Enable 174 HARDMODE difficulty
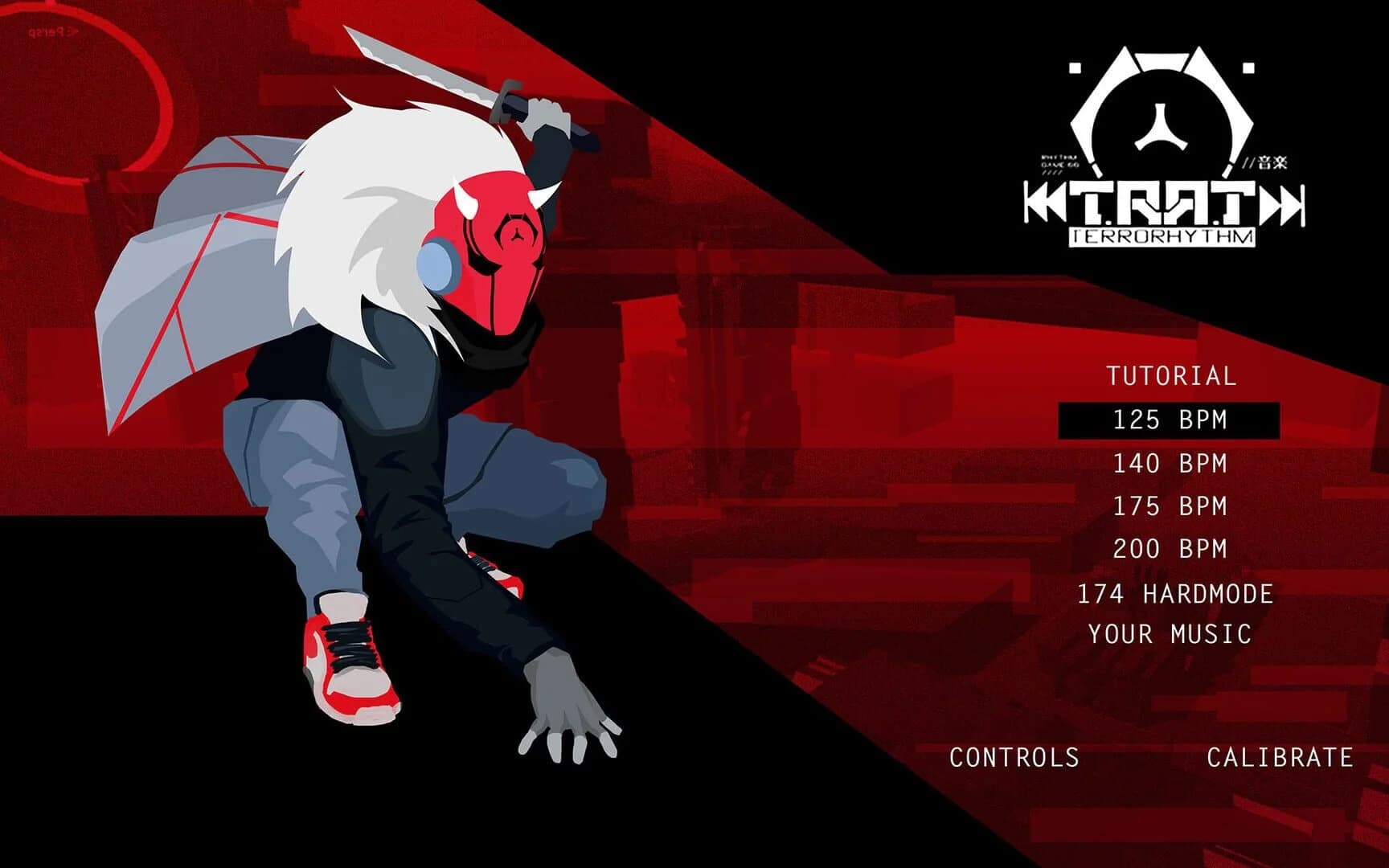The height and width of the screenshot is (868, 1389). pos(1175,594)
